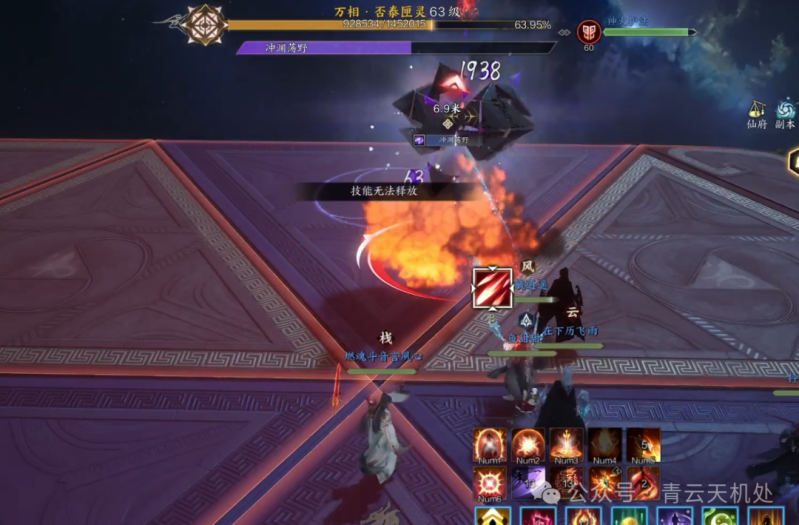Image resolution: width=799 pixels, height=525 pixels.
Task: Use the Num6 skill icon
Action: 489,483
